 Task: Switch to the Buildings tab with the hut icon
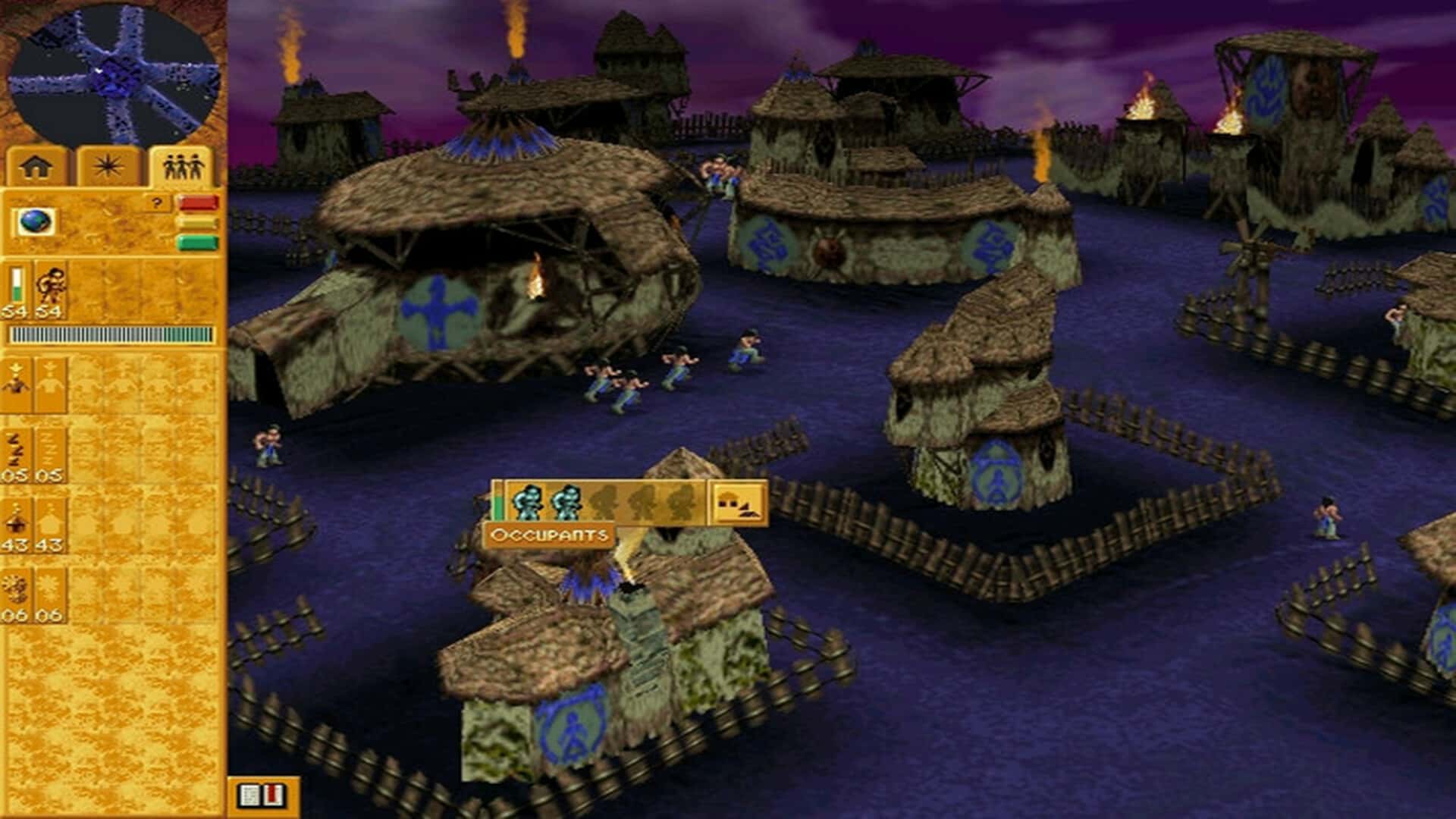34,165
